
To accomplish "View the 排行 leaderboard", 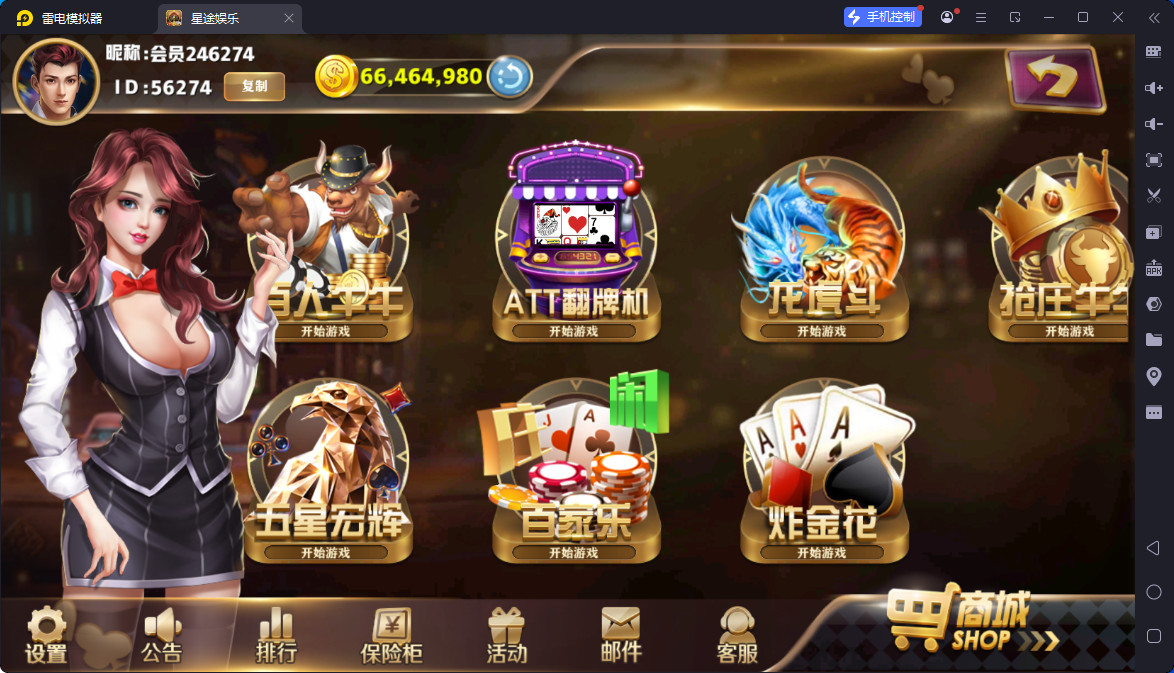I will click(x=276, y=636).
